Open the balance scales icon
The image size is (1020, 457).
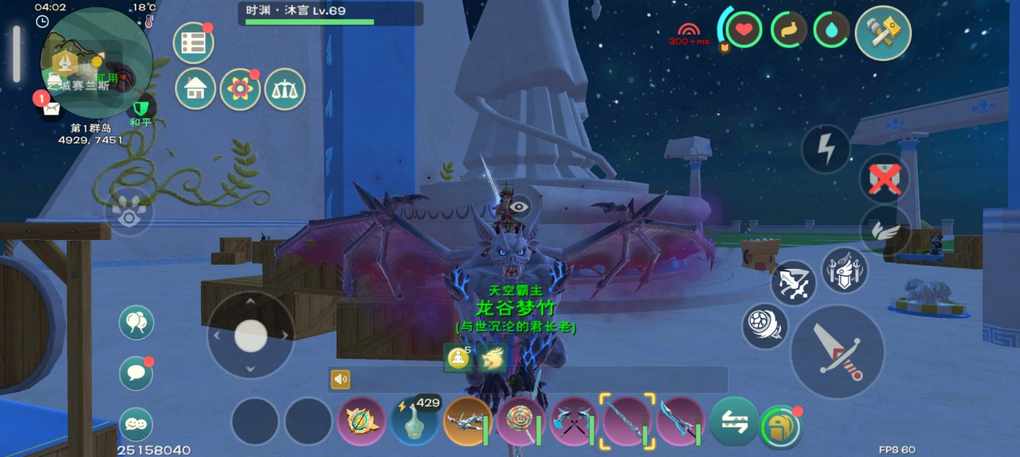(284, 89)
